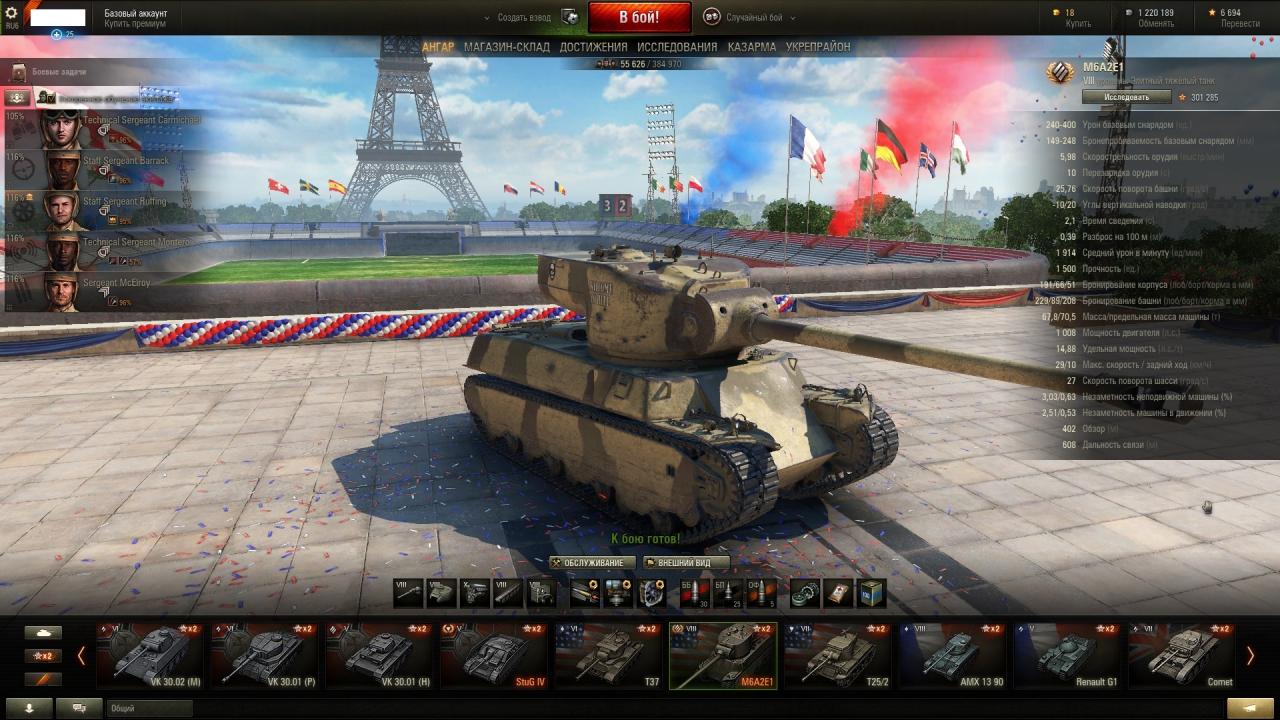1280x720 pixels.
Task: Select the VK 30.02 (M) tank in carousel
Action: [150, 656]
